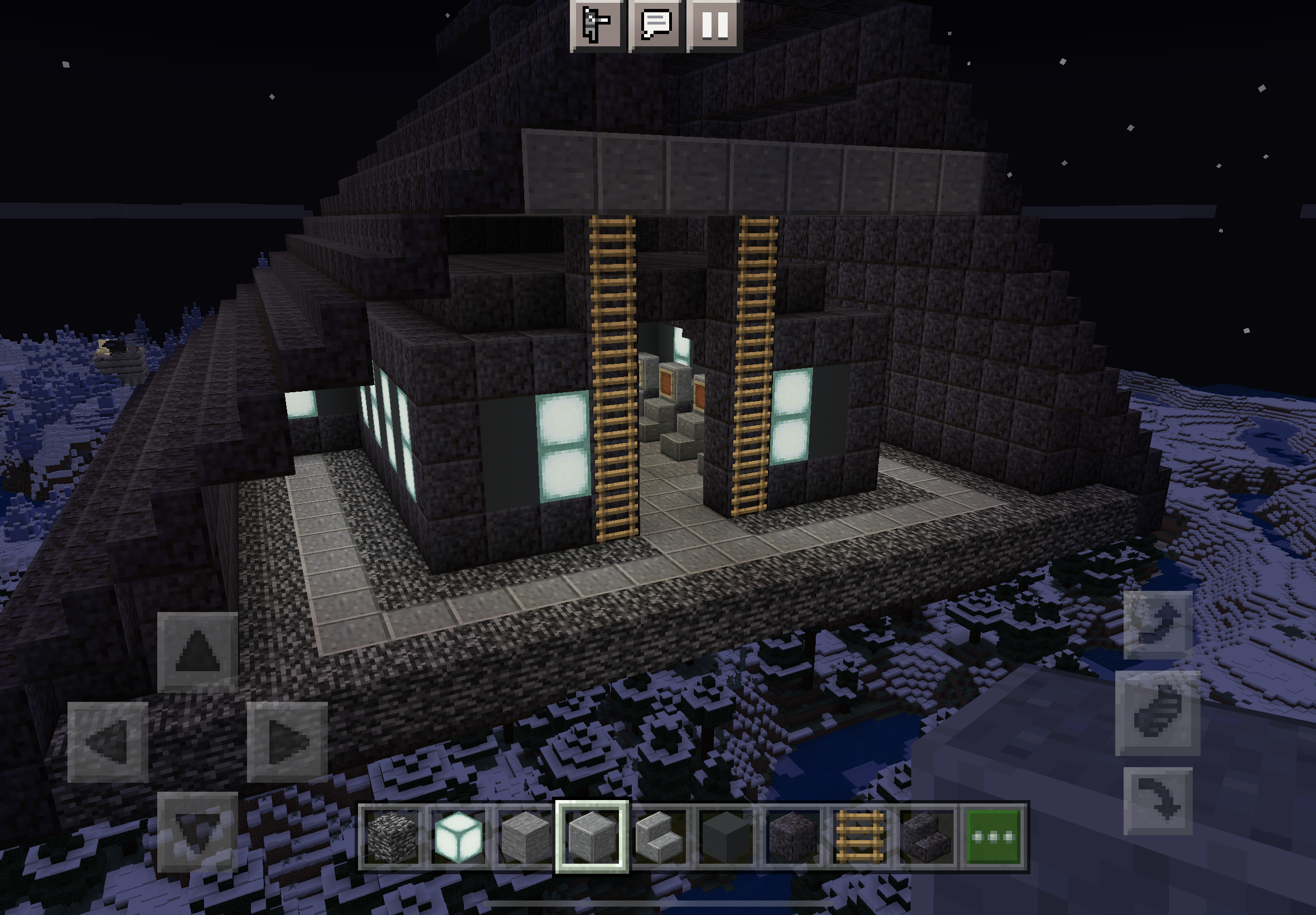1316x915 pixels.
Task: Open the chat window
Action: point(656,26)
